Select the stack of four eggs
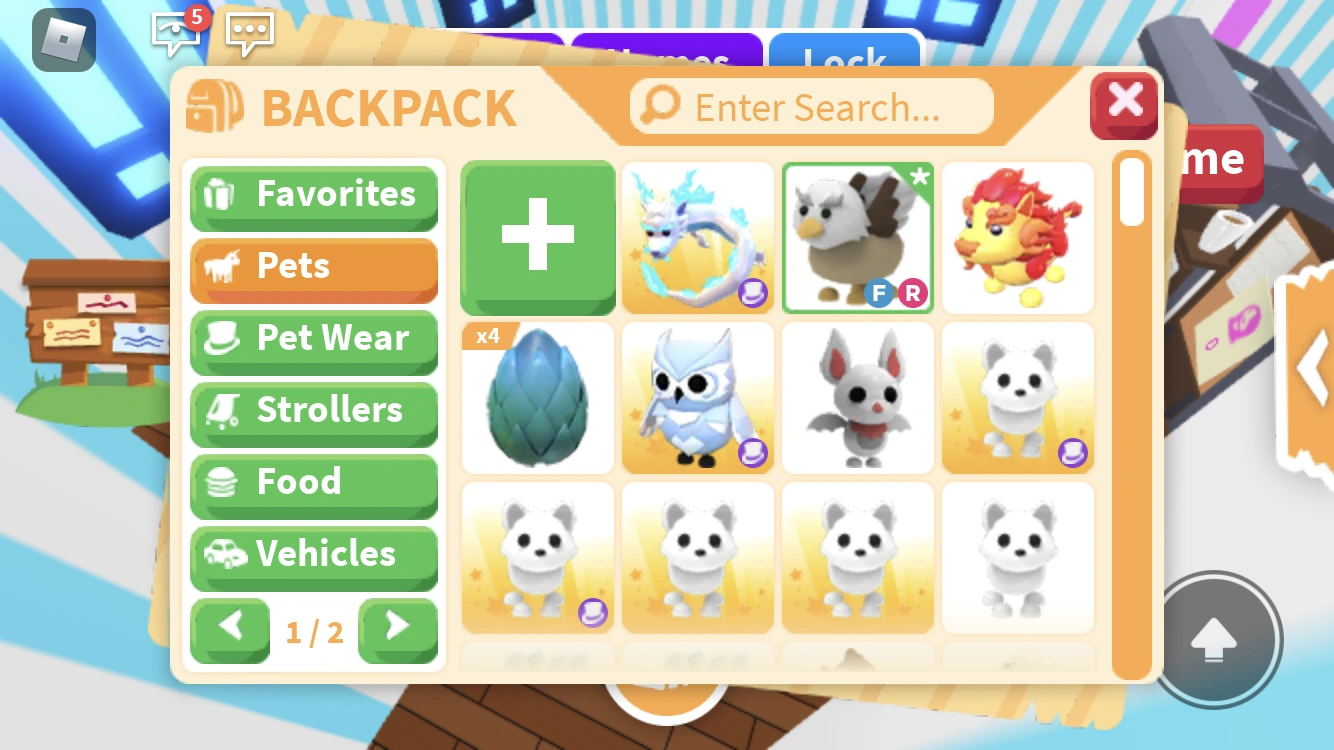 tap(537, 397)
